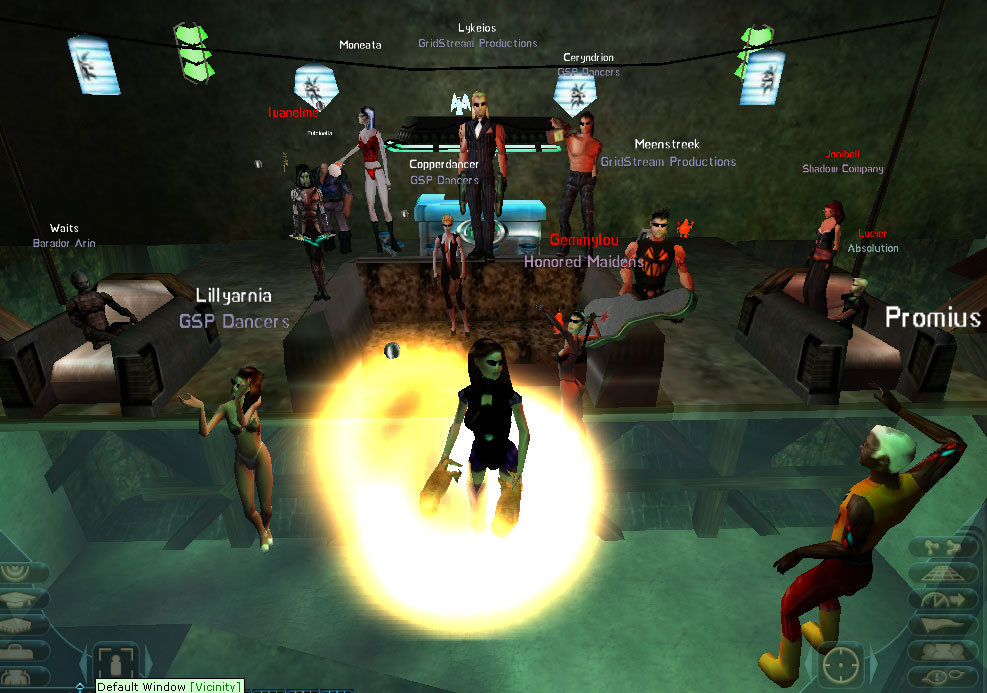Open the pennant flag button
Viewport: 987px width, 693px height.
(944, 625)
